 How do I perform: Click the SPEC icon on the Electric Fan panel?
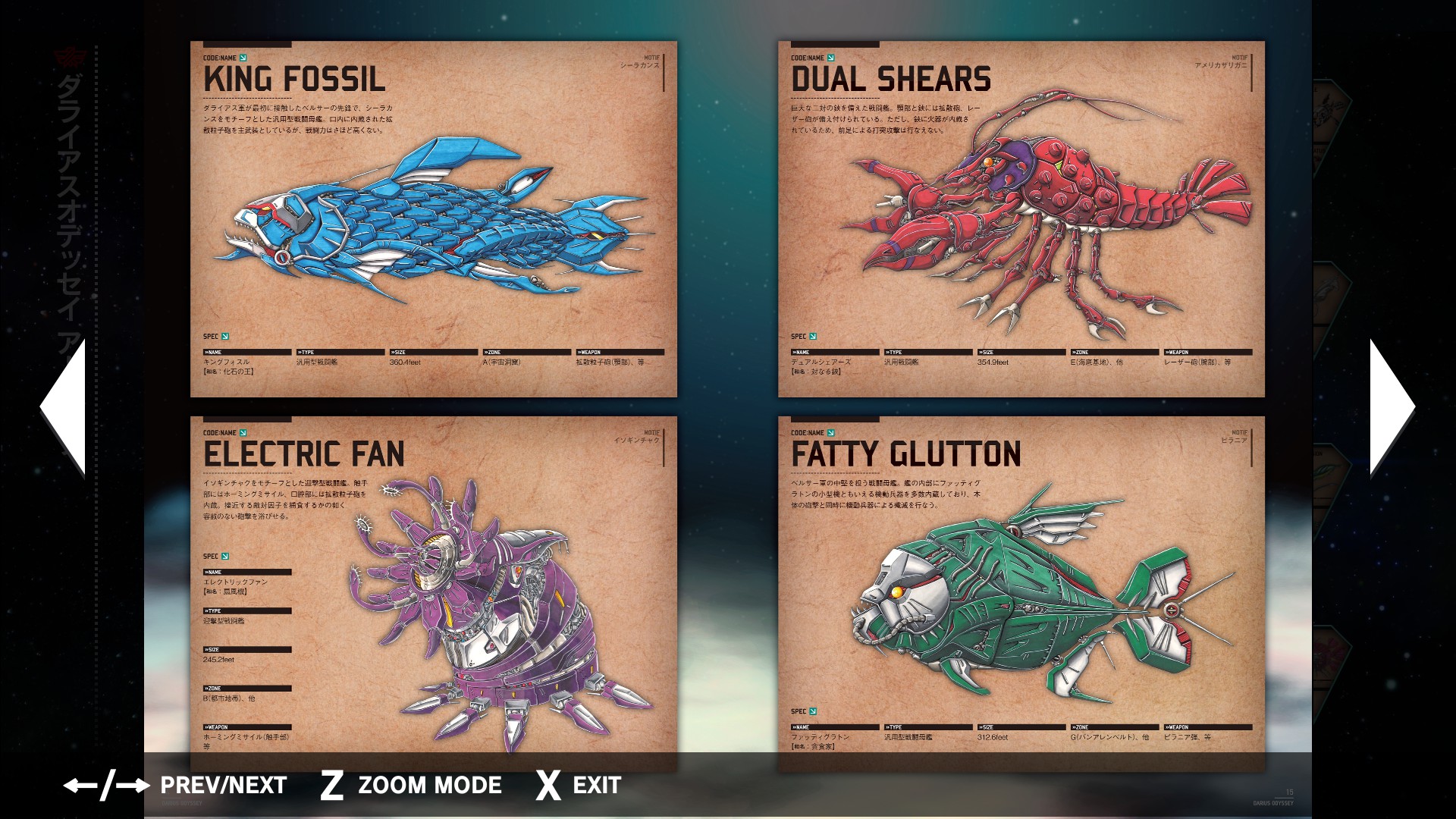[x=224, y=556]
